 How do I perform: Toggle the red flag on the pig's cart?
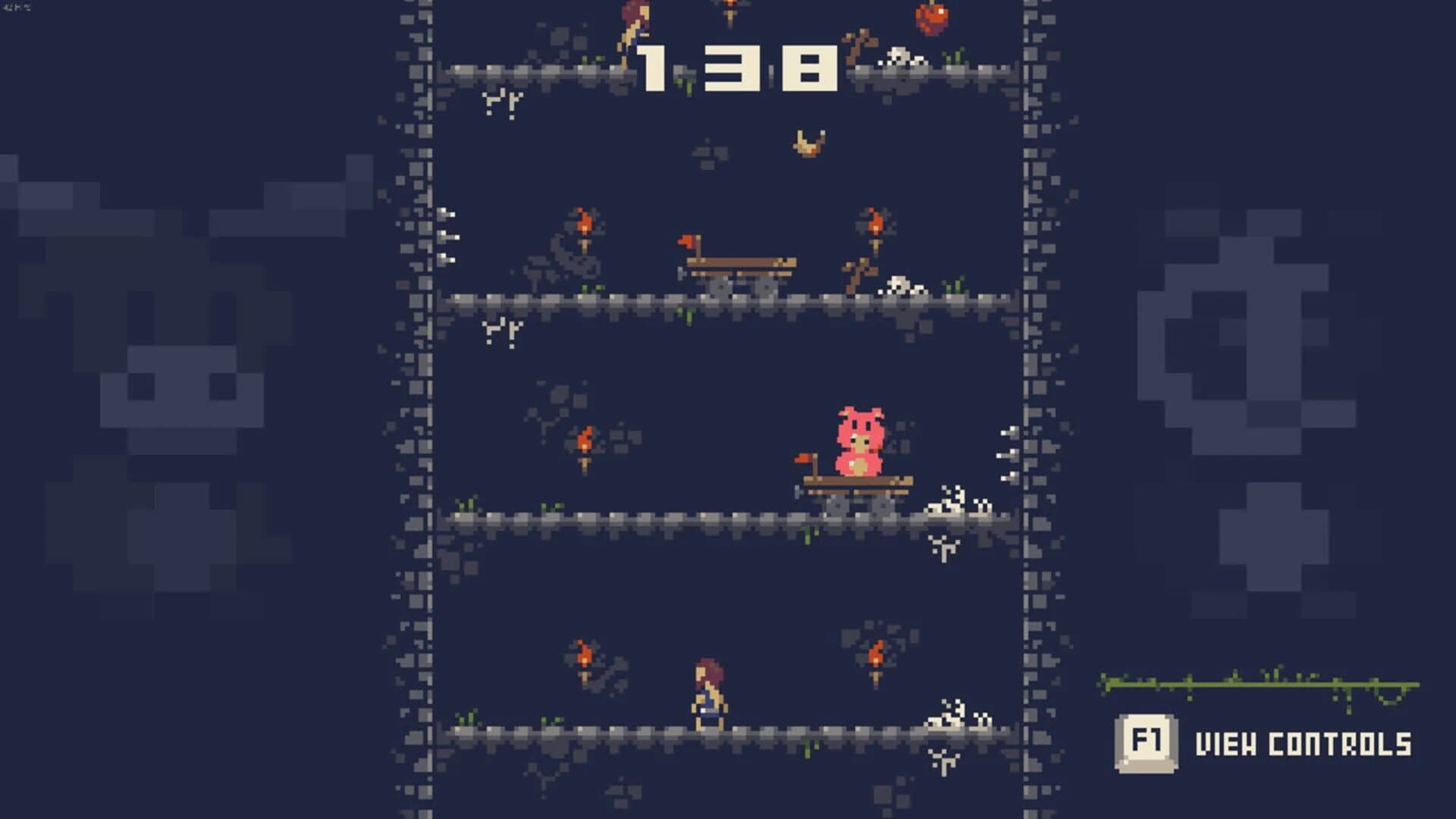[802, 459]
